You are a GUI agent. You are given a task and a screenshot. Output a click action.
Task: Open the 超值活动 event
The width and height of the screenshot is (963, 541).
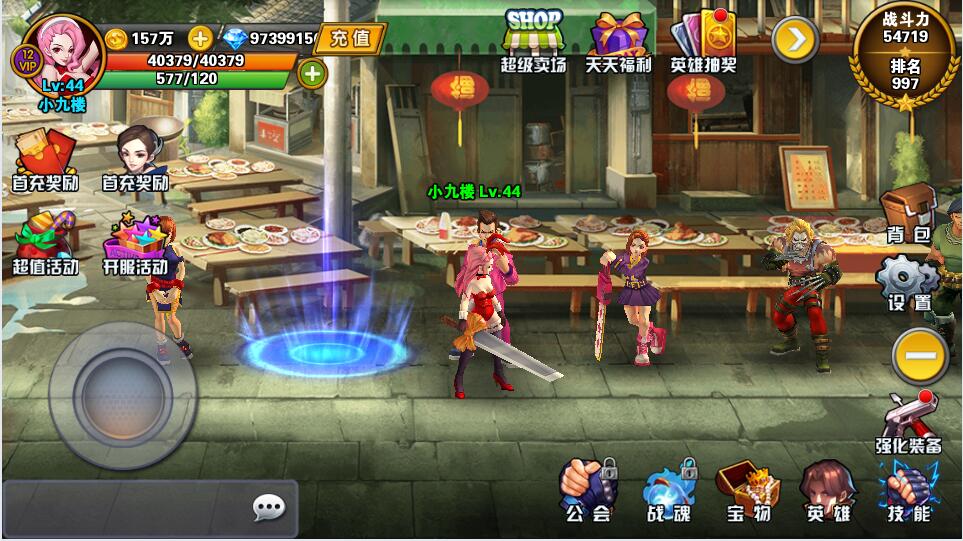coord(45,245)
